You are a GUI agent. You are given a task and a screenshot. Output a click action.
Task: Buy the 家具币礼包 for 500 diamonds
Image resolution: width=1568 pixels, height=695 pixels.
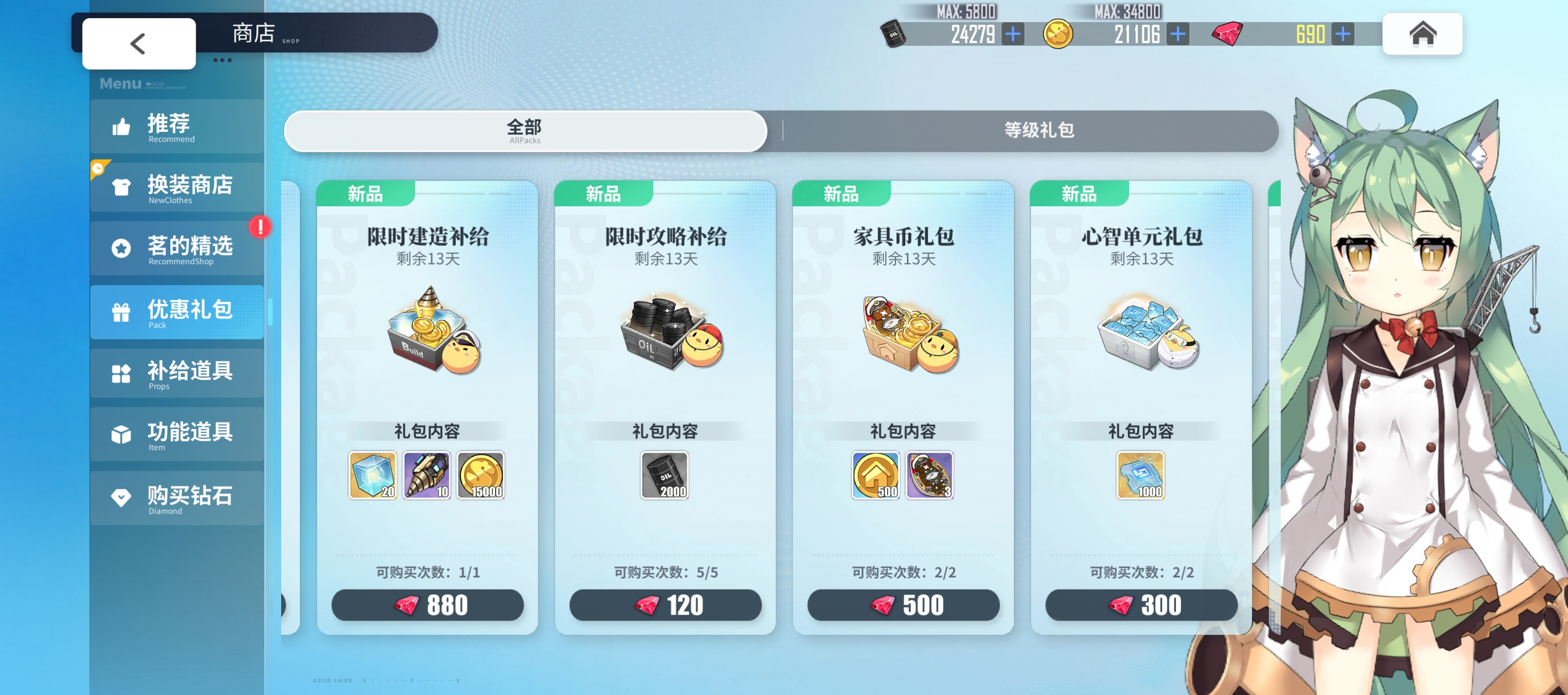tap(905, 605)
